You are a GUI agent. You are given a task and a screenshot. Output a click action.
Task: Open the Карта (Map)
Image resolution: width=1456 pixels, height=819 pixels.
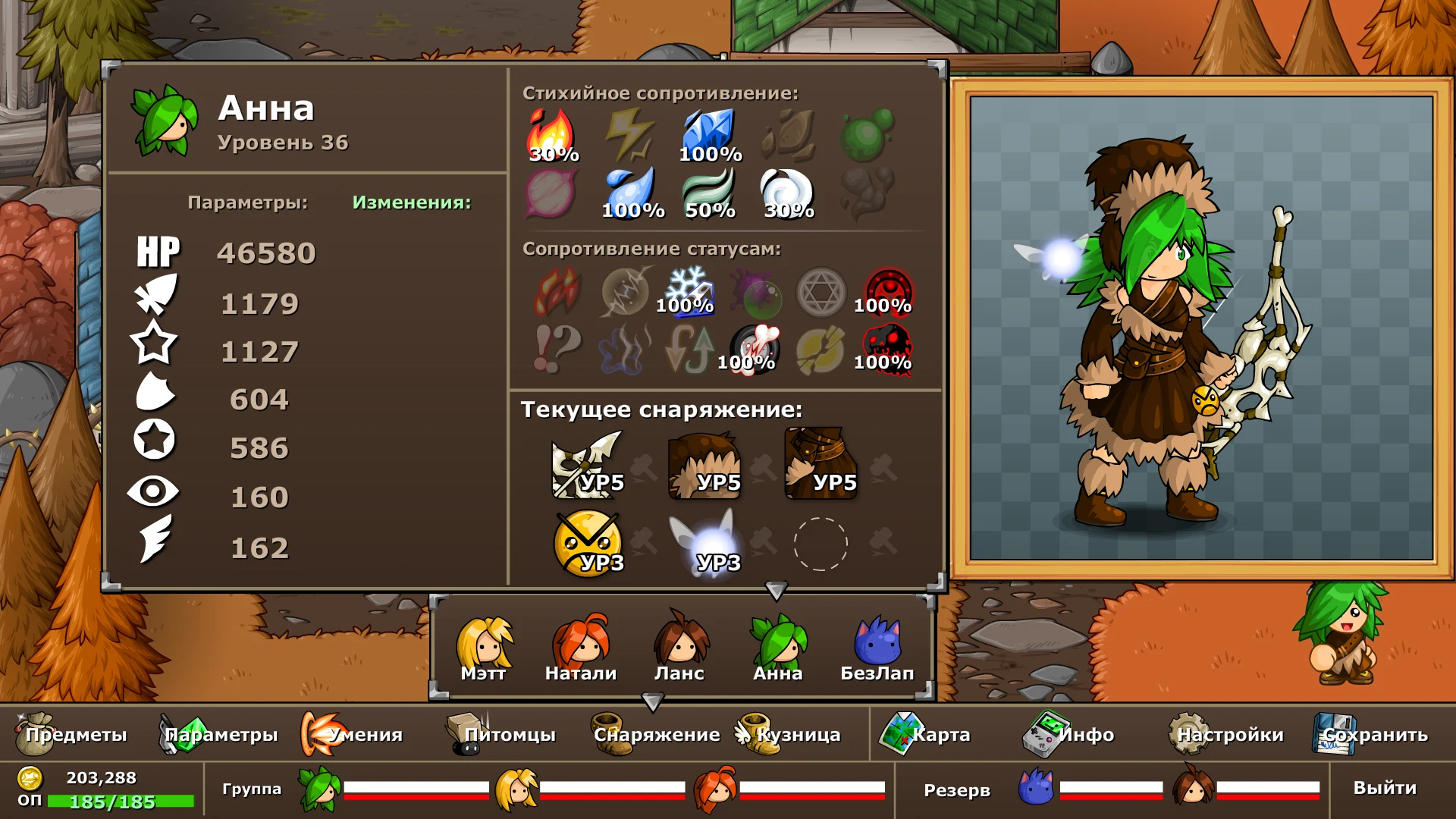[925, 734]
